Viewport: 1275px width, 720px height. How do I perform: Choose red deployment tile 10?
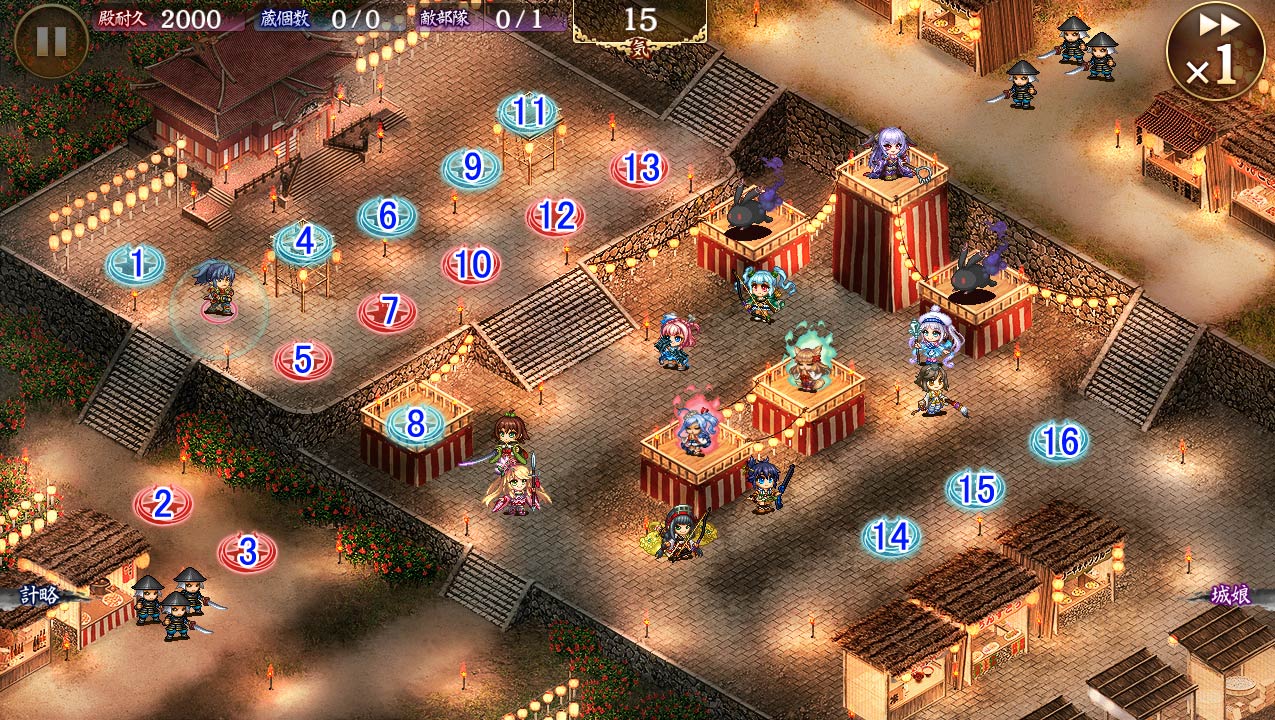click(x=472, y=265)
